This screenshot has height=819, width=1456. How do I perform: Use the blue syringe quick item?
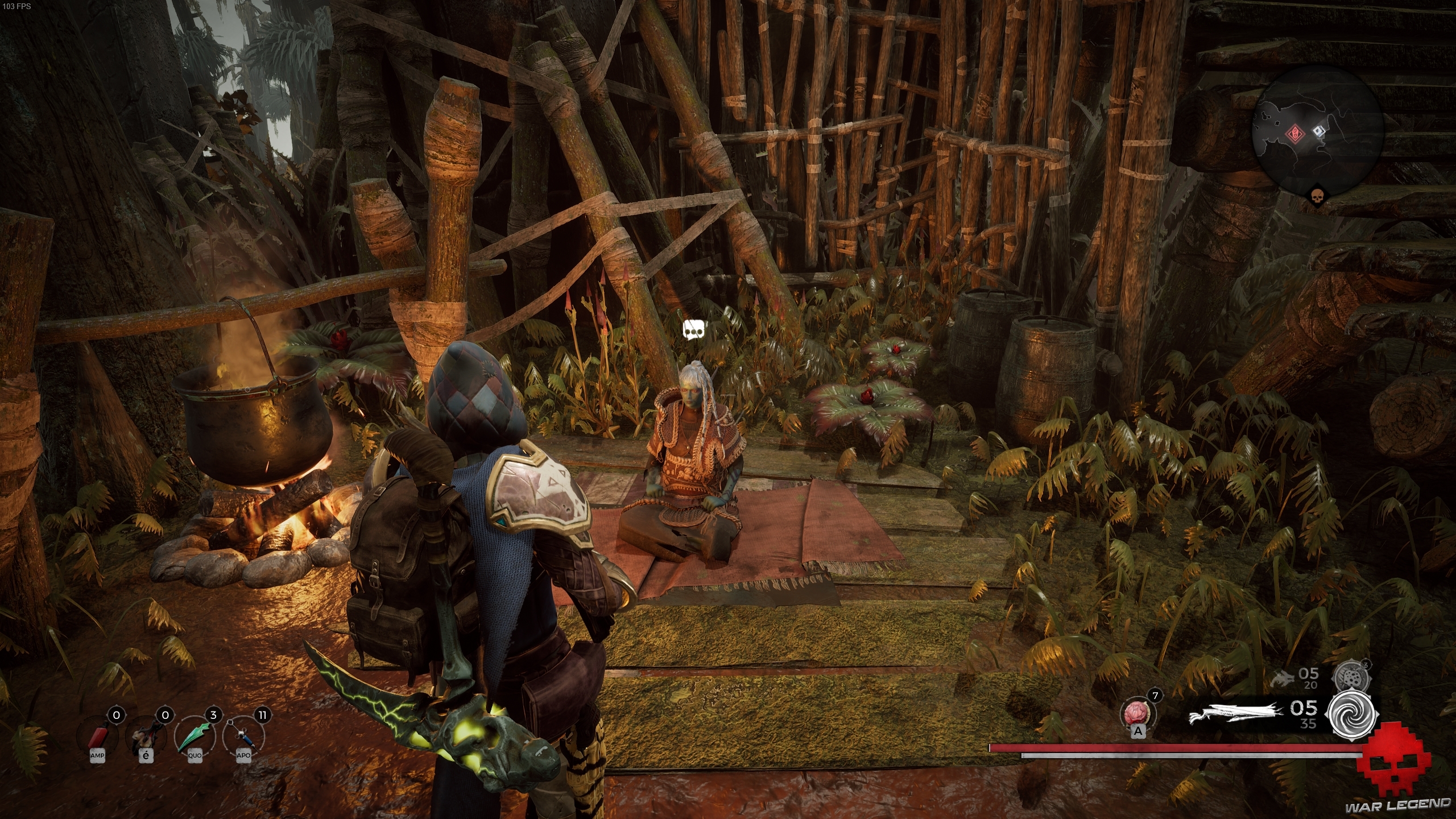(x=243, y=737)
